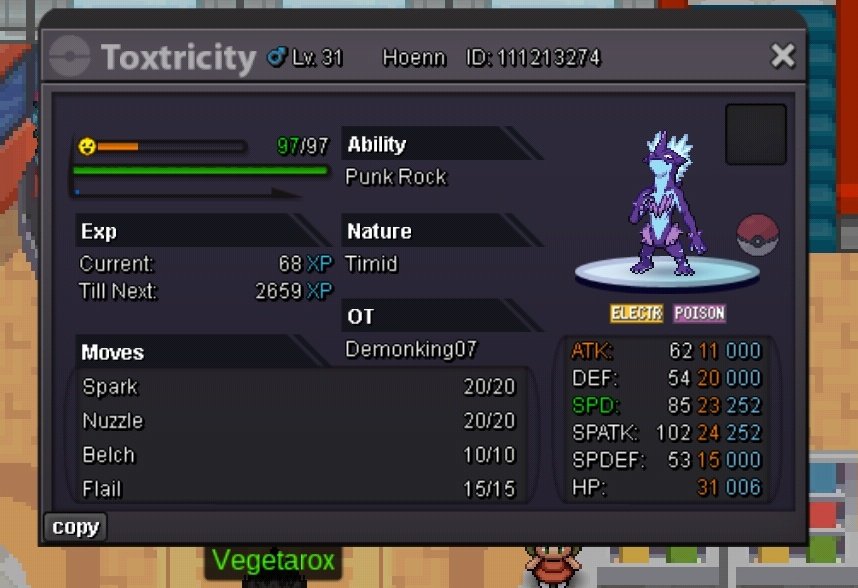Close the Toxtricity summary window

pyautogui.click(x=782, y=56)
